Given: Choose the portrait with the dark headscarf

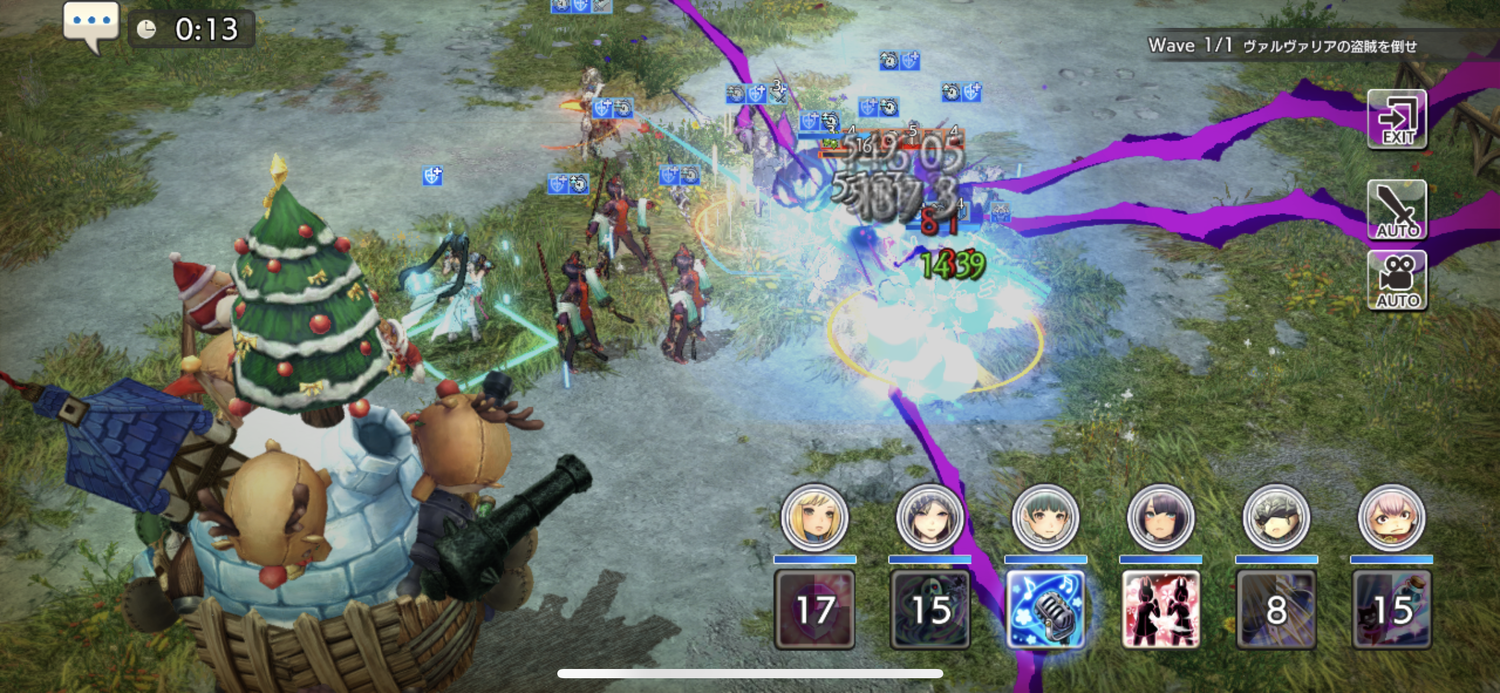Looking at the screenshot, I should 930,518.
